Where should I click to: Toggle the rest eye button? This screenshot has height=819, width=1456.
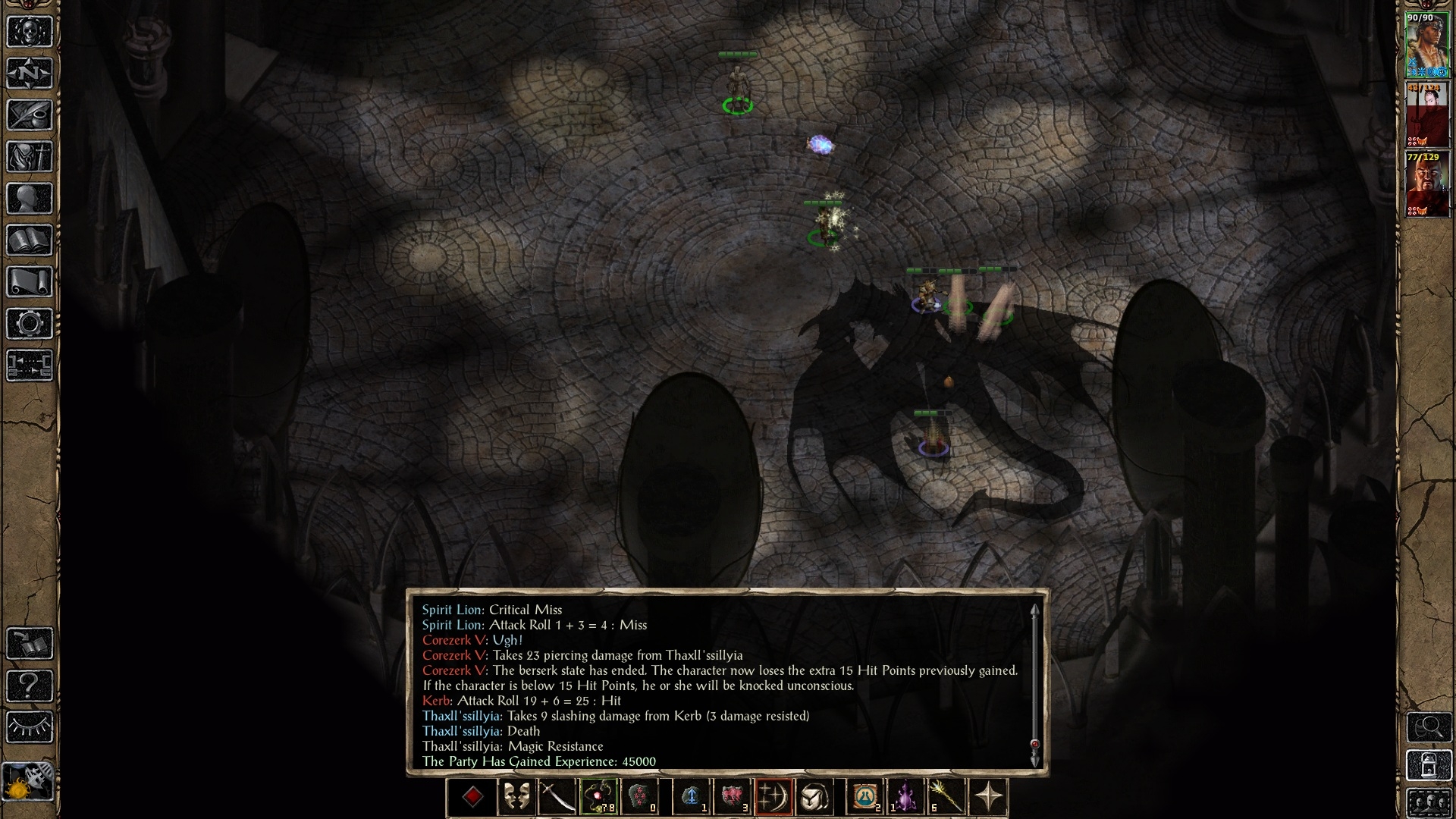coord(30,726)
